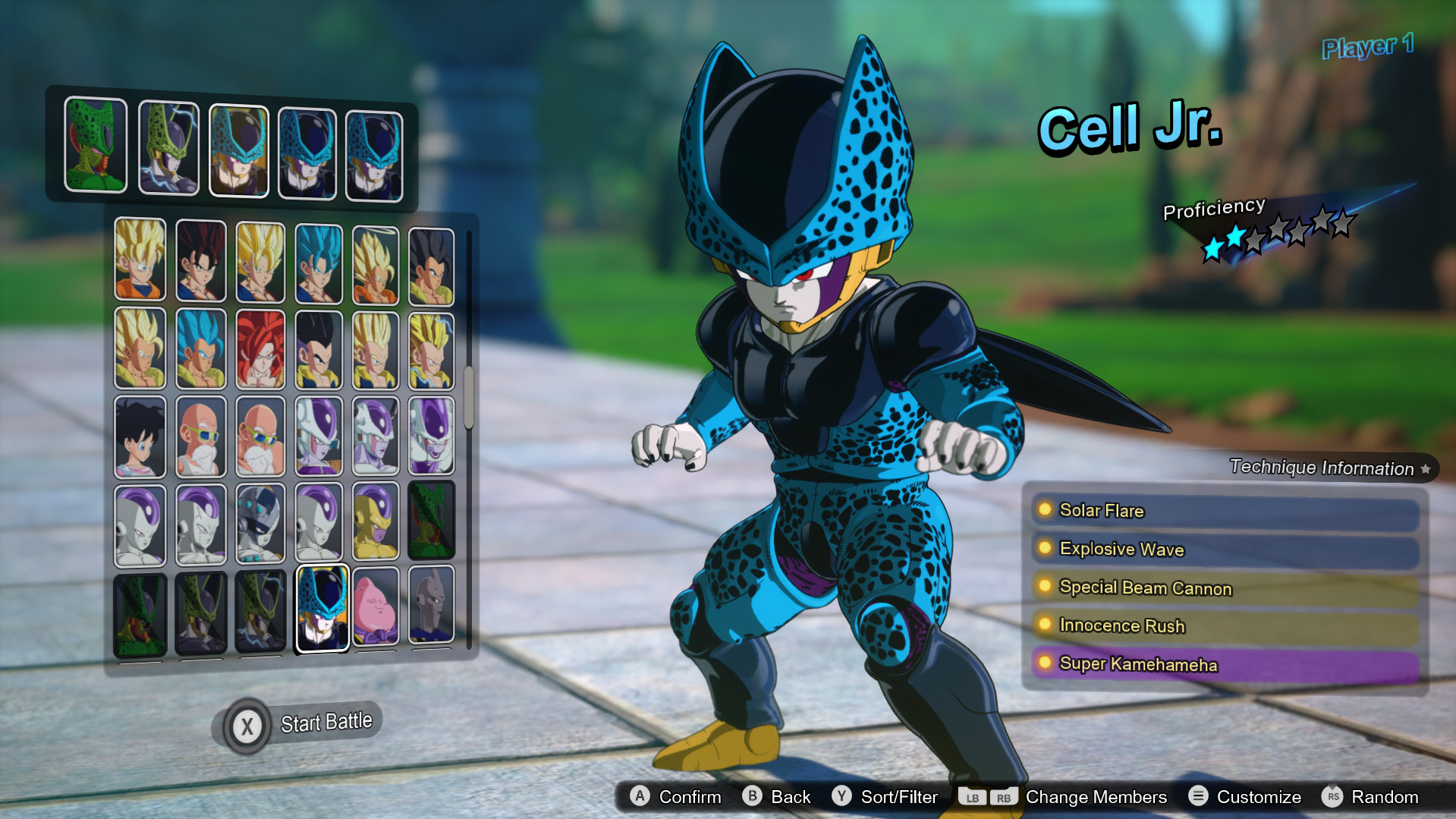The height and width of the screenshot is (819, 1456).
Task: Select the highlighted Cell Jr. grid tile
Action: 322,608
